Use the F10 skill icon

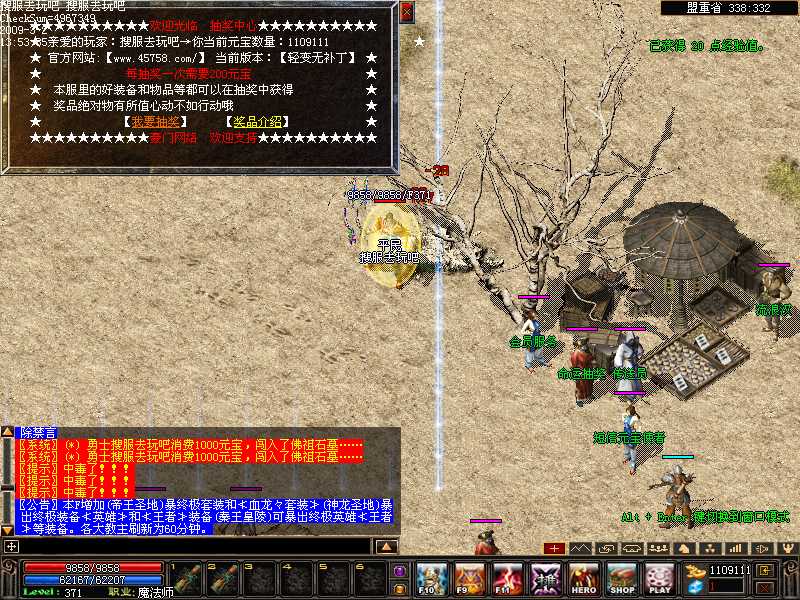[431, 578]
